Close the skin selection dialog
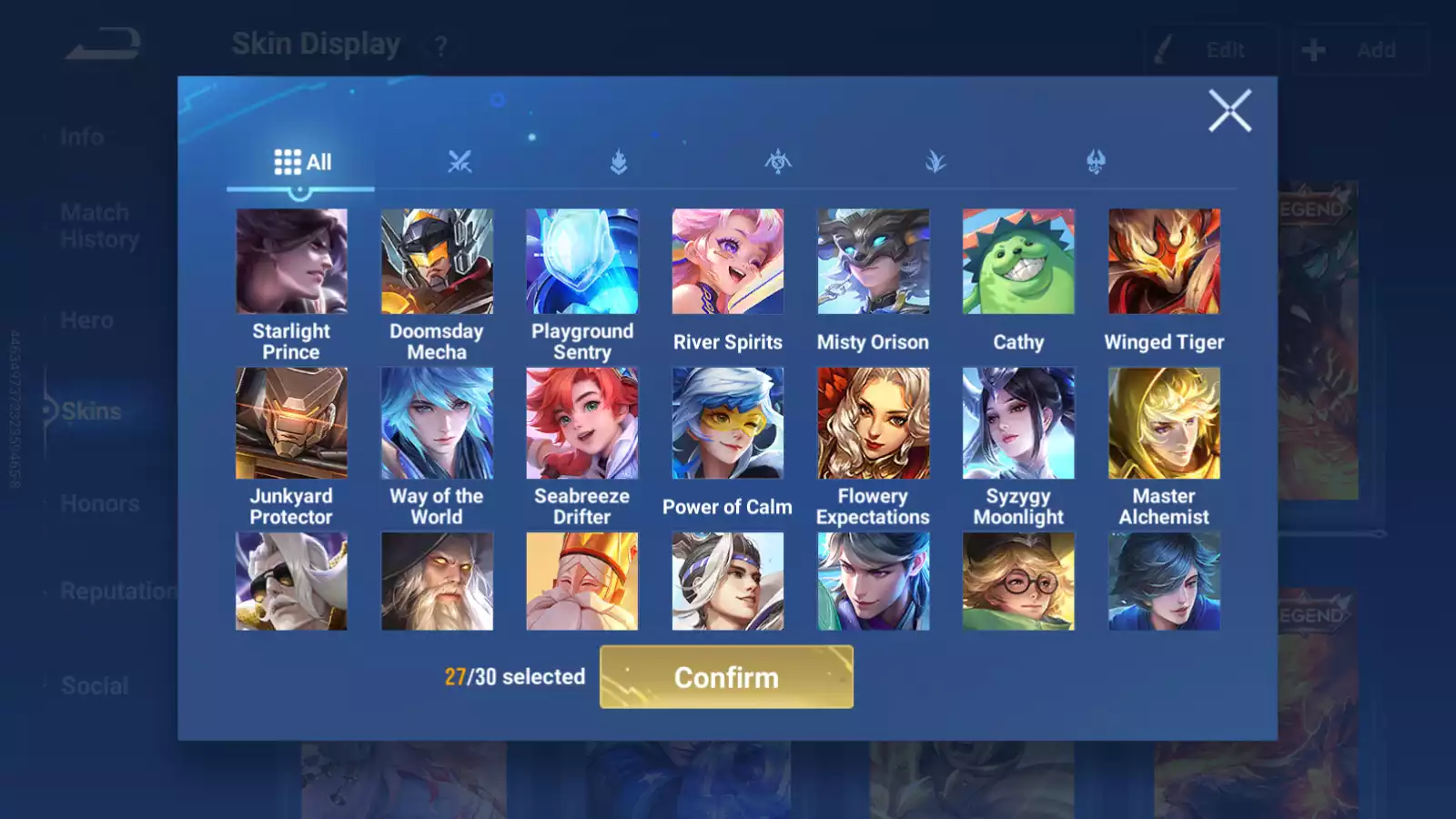1456x819 pixels. pyautogui.click(x=1229, y=111)
